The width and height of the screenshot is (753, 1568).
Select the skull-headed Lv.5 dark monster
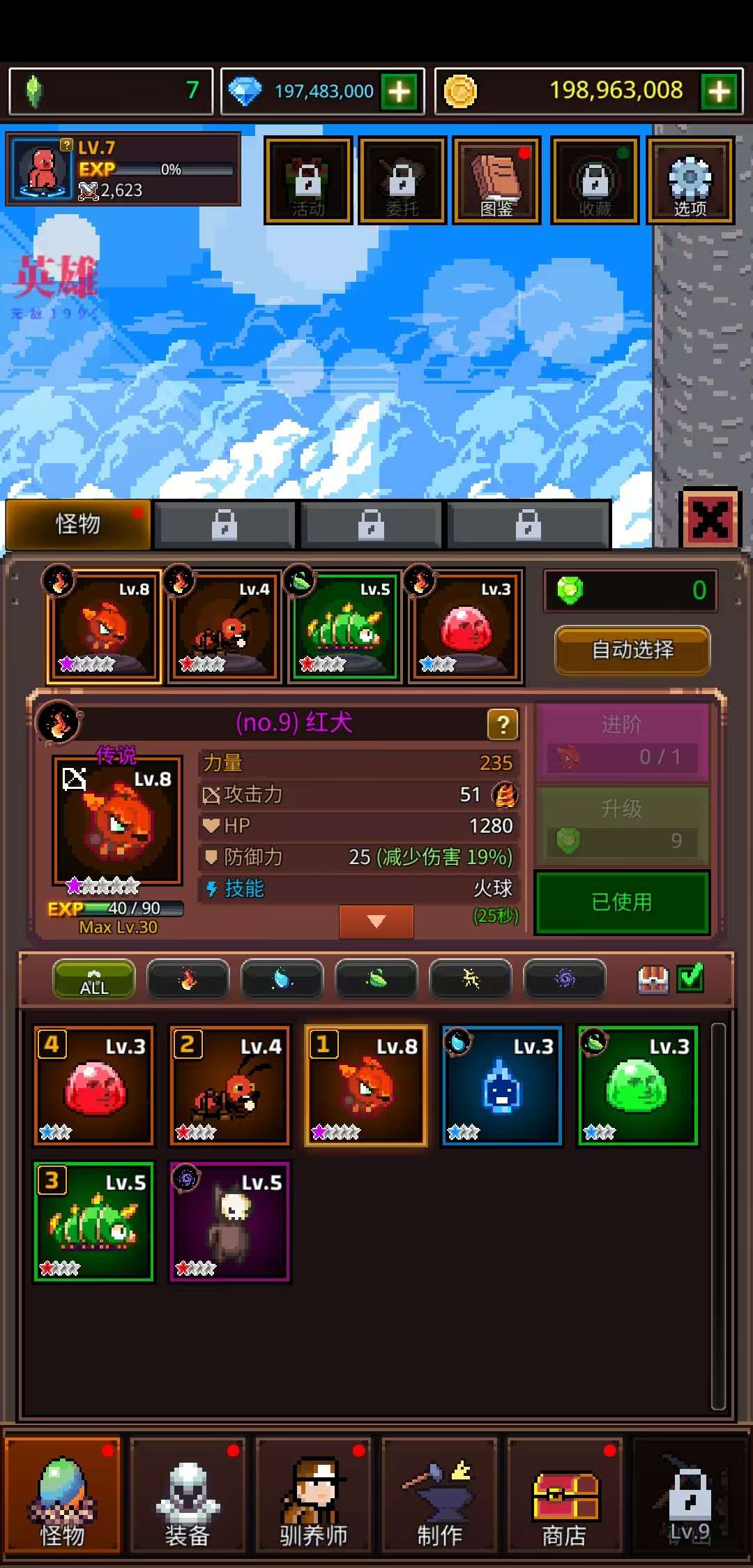(230, 1221)
